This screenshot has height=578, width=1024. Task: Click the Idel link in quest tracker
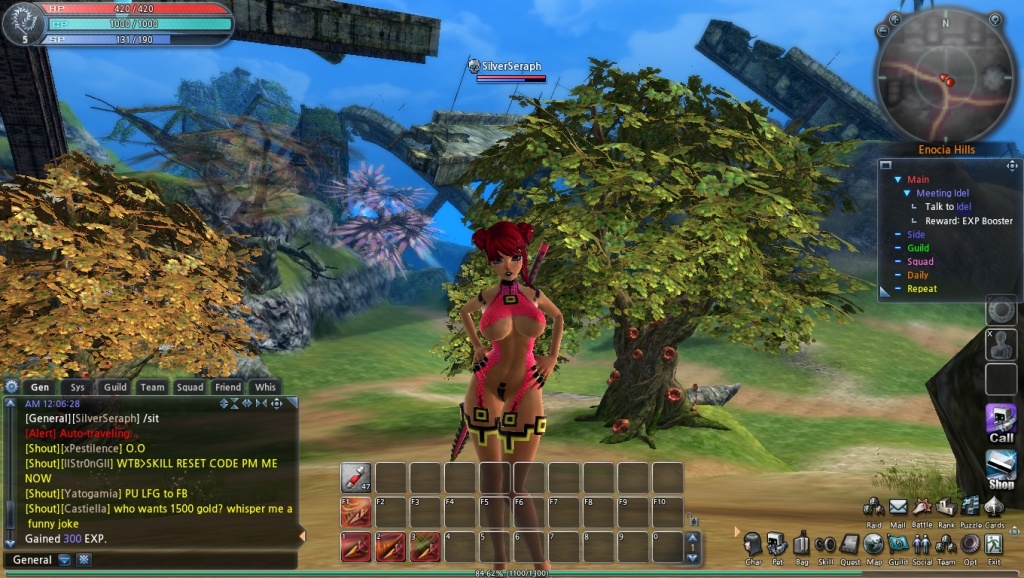(964, 207)
